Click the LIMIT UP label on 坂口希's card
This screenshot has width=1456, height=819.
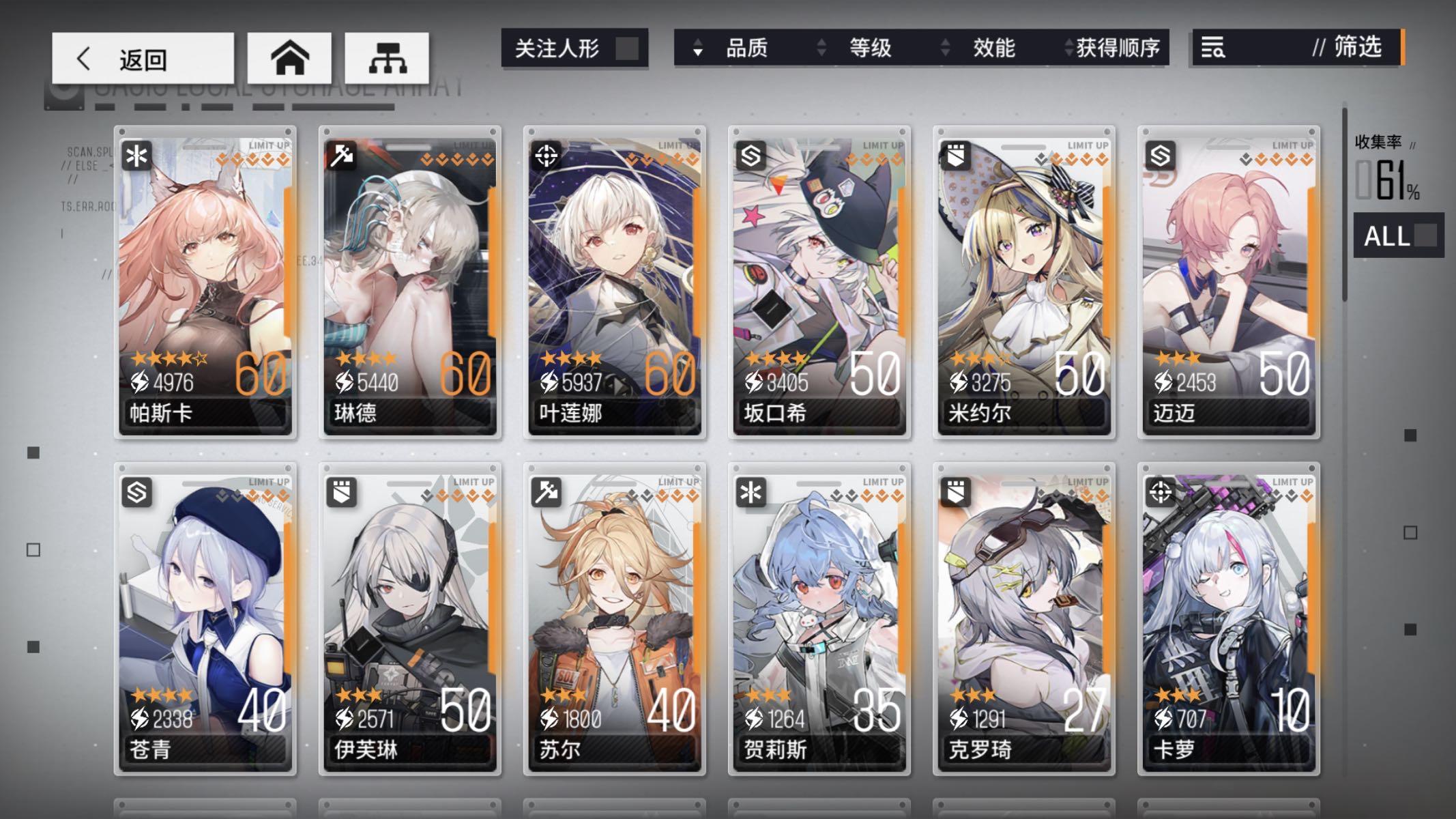pos(884,144)
